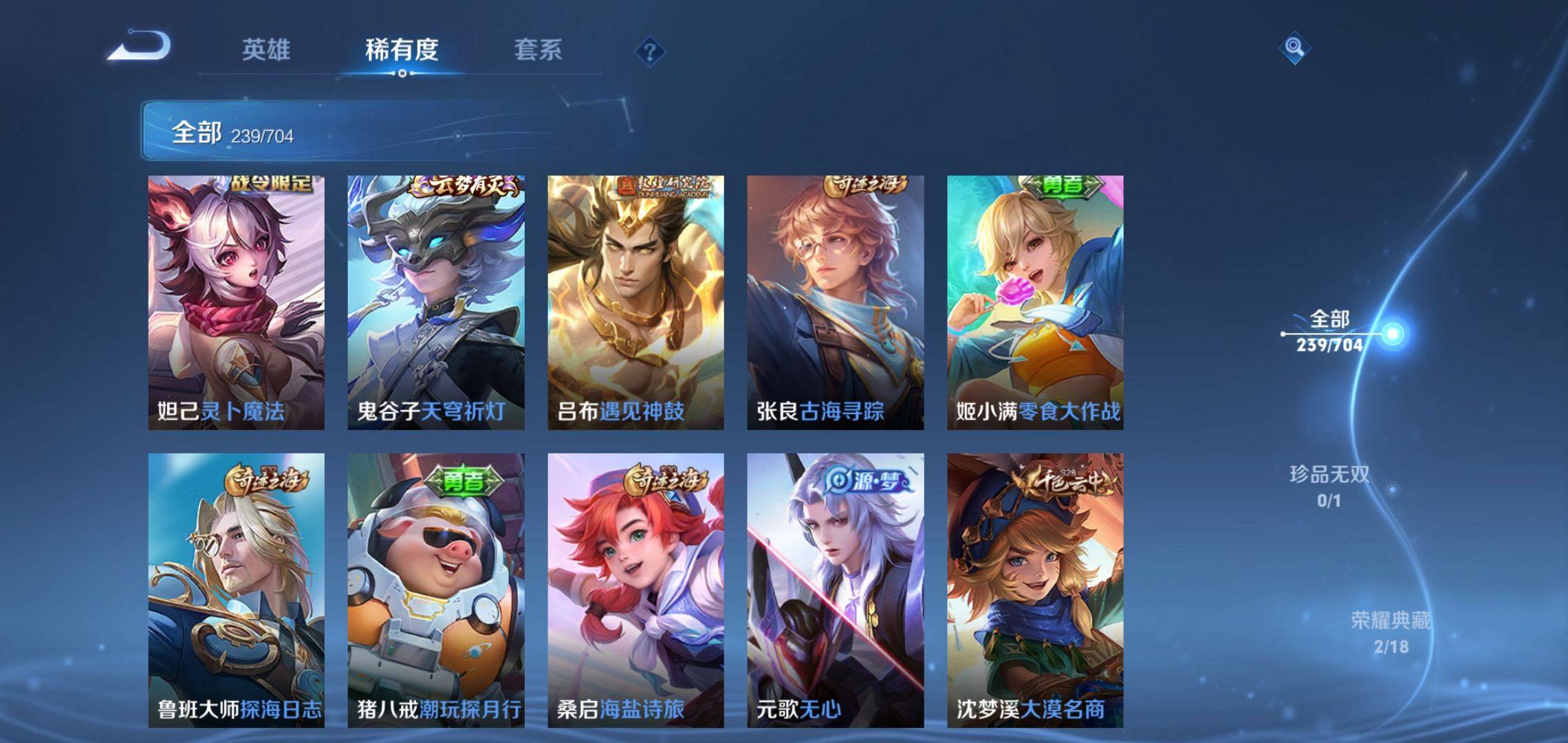This screenshot has width=1568, height=743.
Task: Open the 吕布 遇见神鼓 skin card
Action: point(635,303)
